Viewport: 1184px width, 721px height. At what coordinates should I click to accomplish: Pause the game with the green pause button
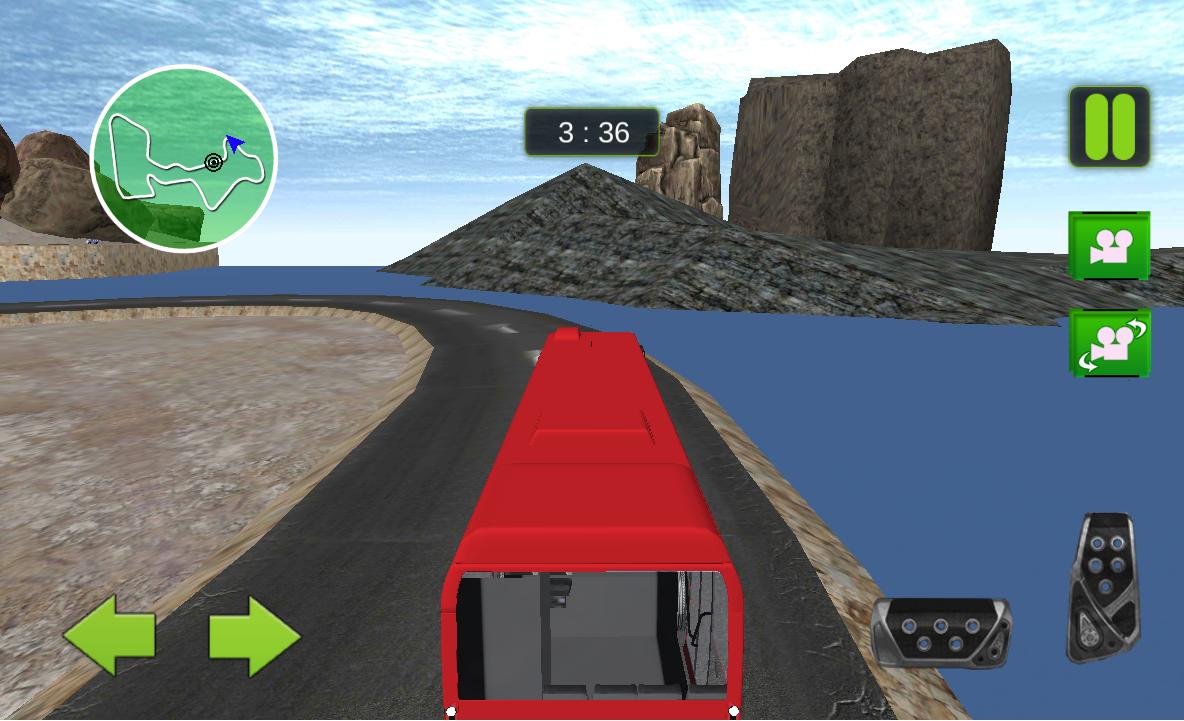point(1109,127)
